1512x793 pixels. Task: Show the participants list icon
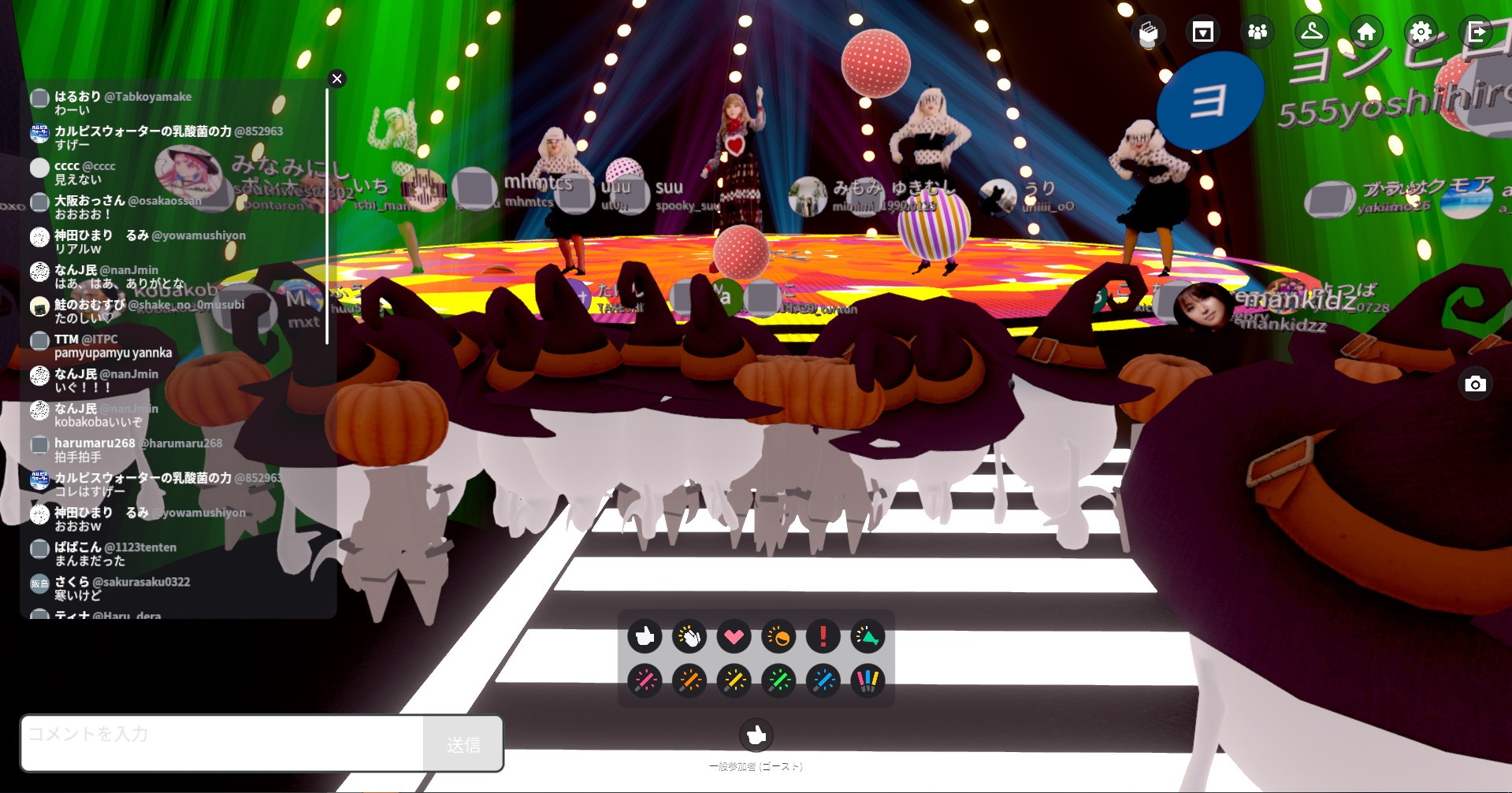tap(1258, 31)
